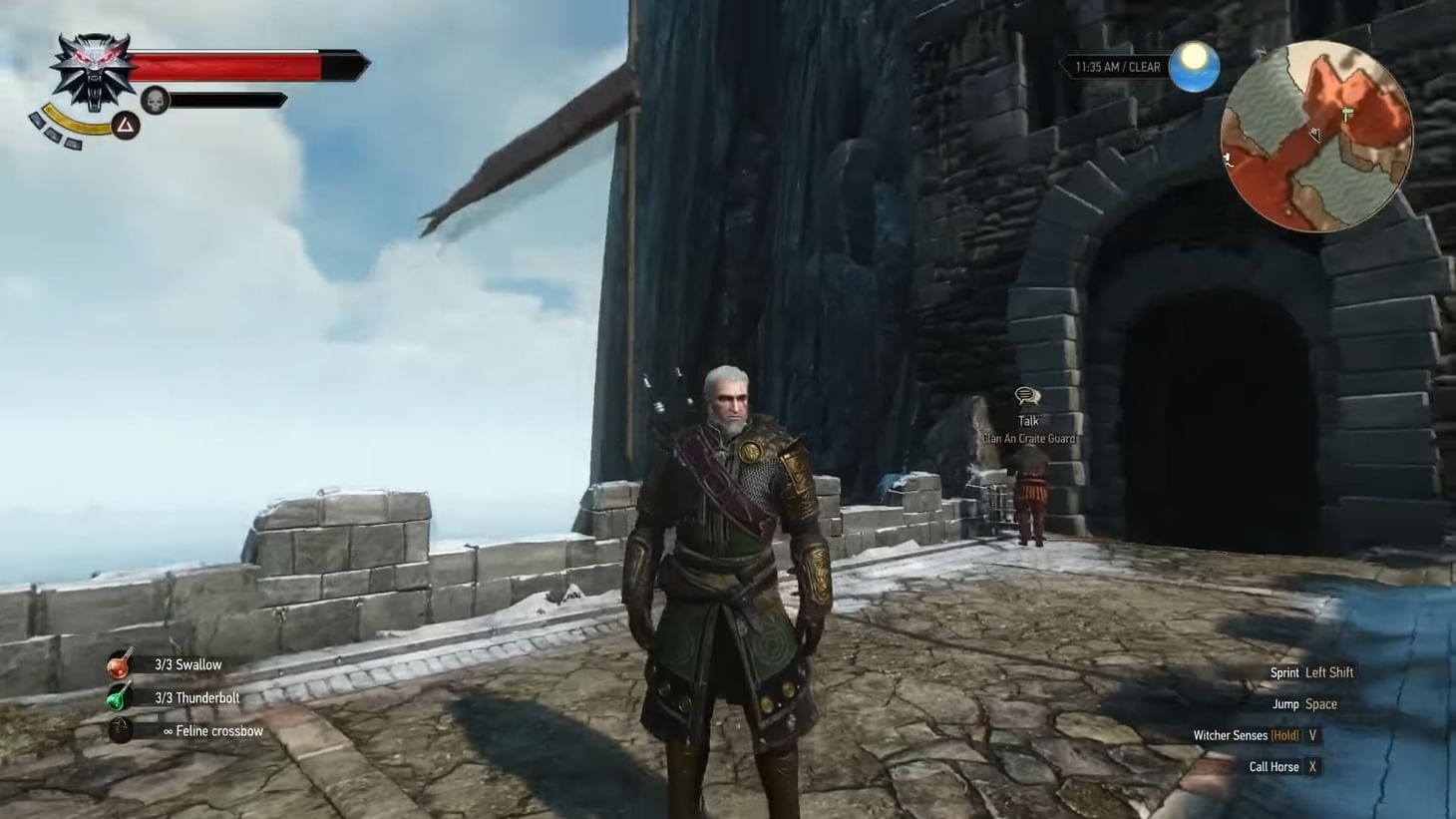1456x819 pixels.
Task: Select the Clan An Craite Guard name label
Action: (1027, 437)
